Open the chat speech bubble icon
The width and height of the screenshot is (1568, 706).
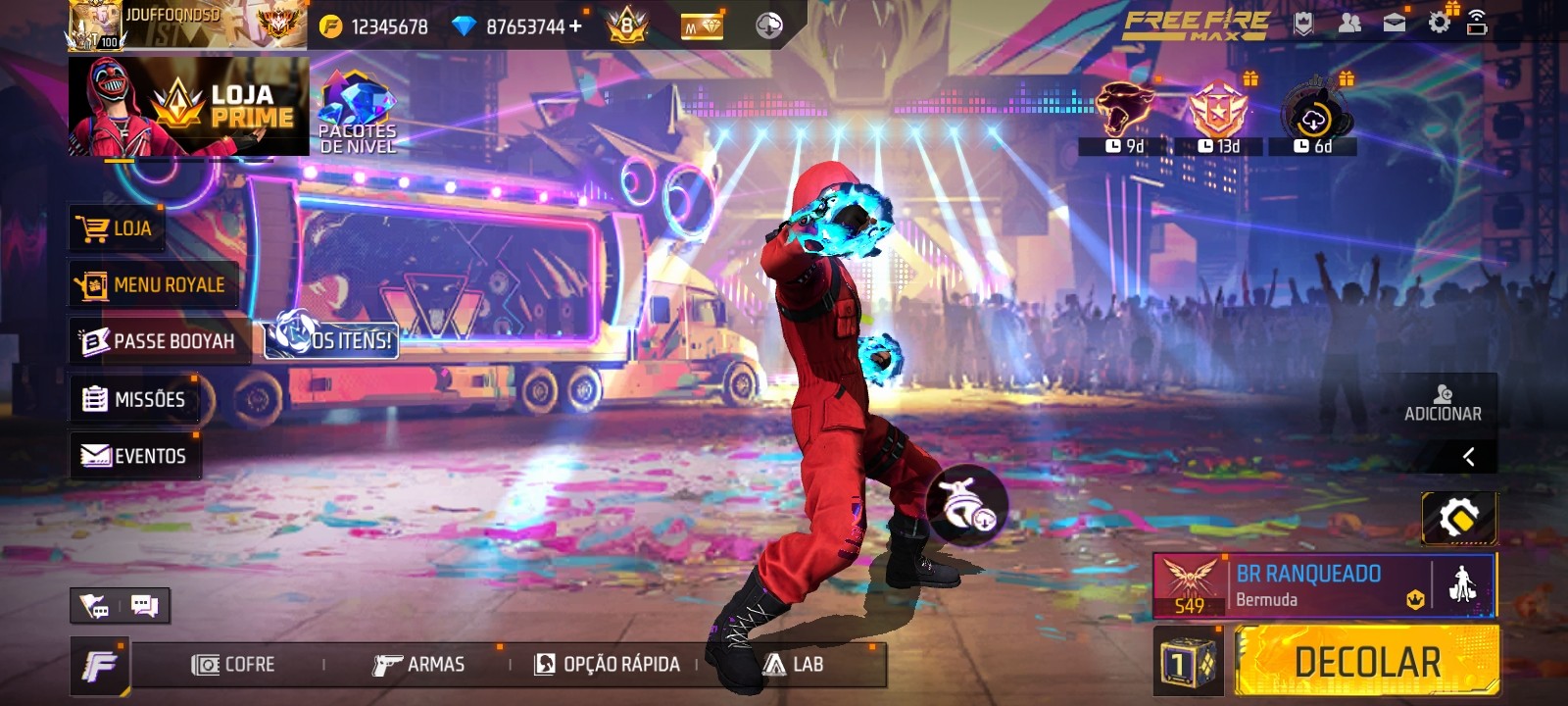(144, 606)
